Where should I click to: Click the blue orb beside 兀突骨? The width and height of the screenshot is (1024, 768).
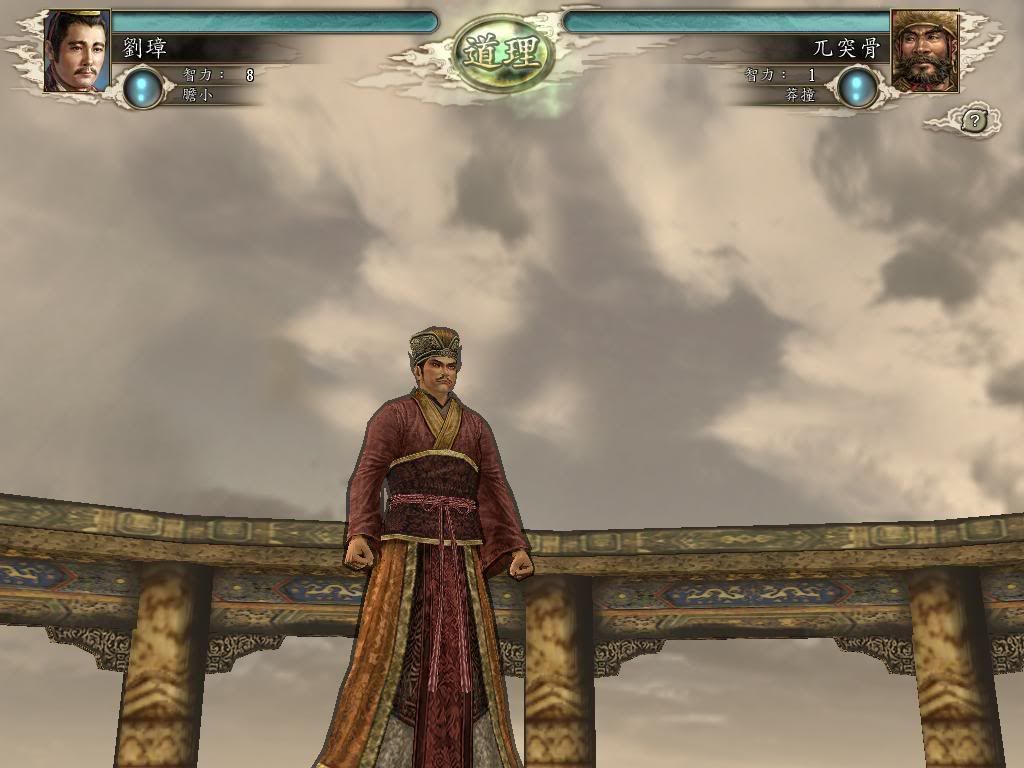pyautogui.click(x=857, y=87)
